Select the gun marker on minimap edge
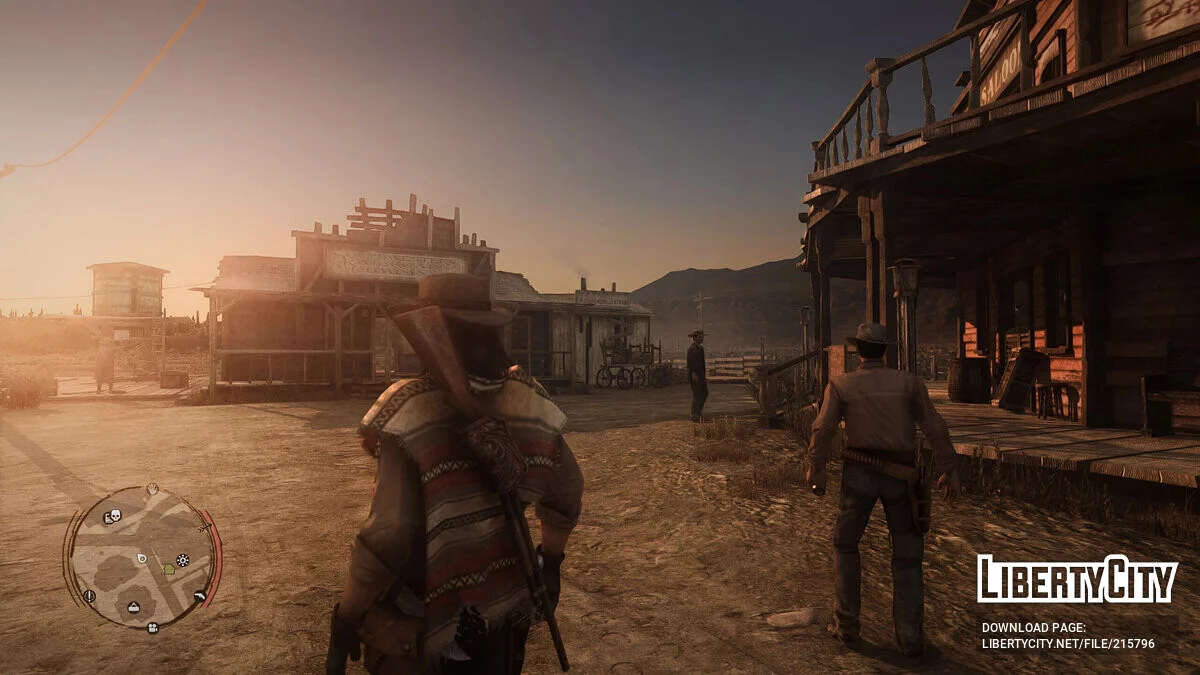This screenshot has width=1200, height=675. tap(199, 596)
